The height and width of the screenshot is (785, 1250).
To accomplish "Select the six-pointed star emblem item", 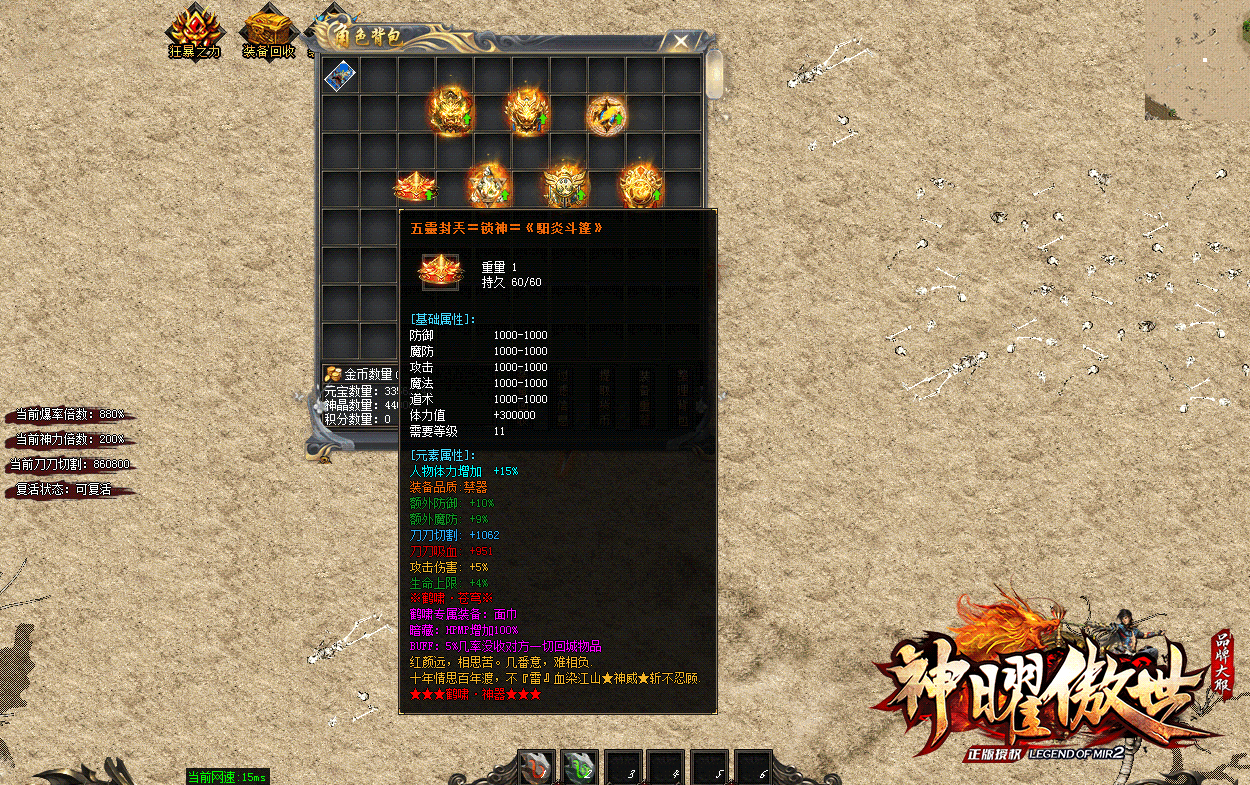I will [489, 187].
